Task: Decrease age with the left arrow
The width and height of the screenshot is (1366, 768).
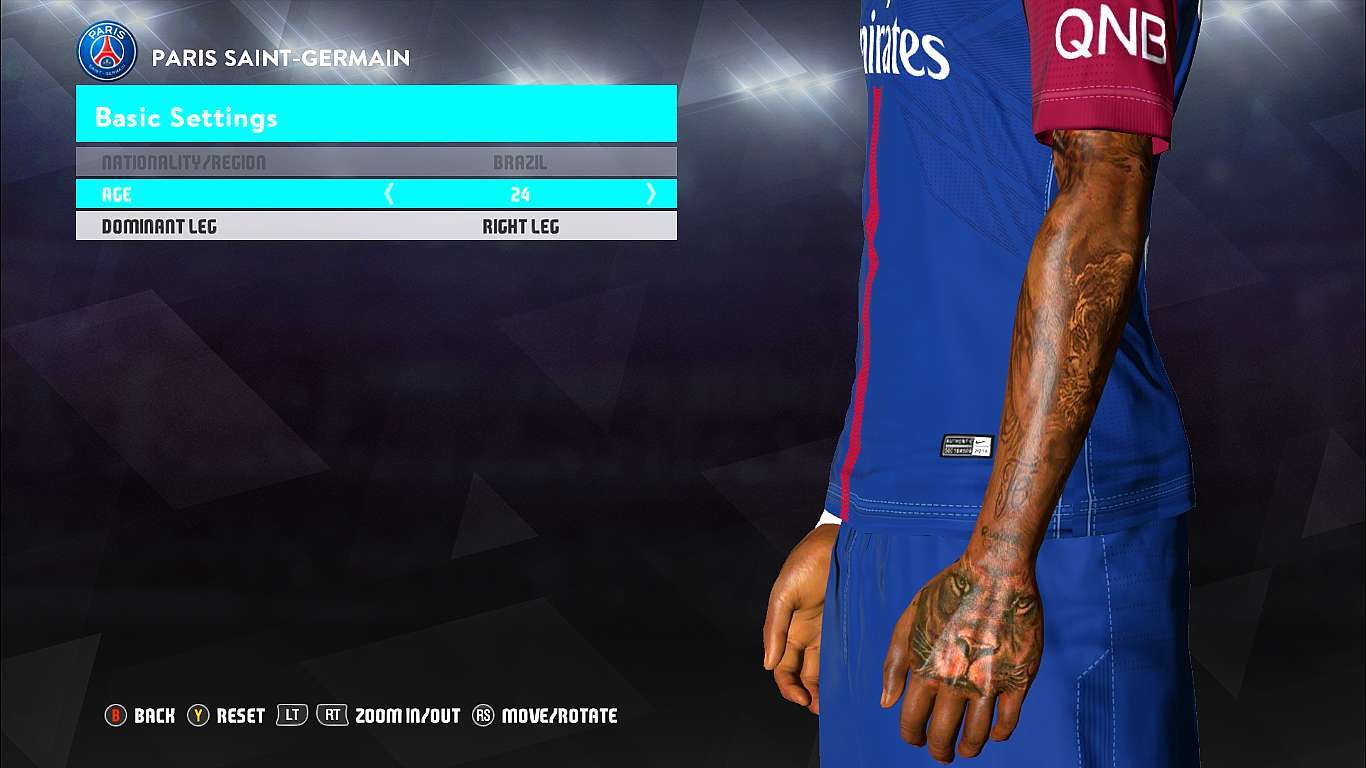Action: pyautogui.click(x=390, y=194)
